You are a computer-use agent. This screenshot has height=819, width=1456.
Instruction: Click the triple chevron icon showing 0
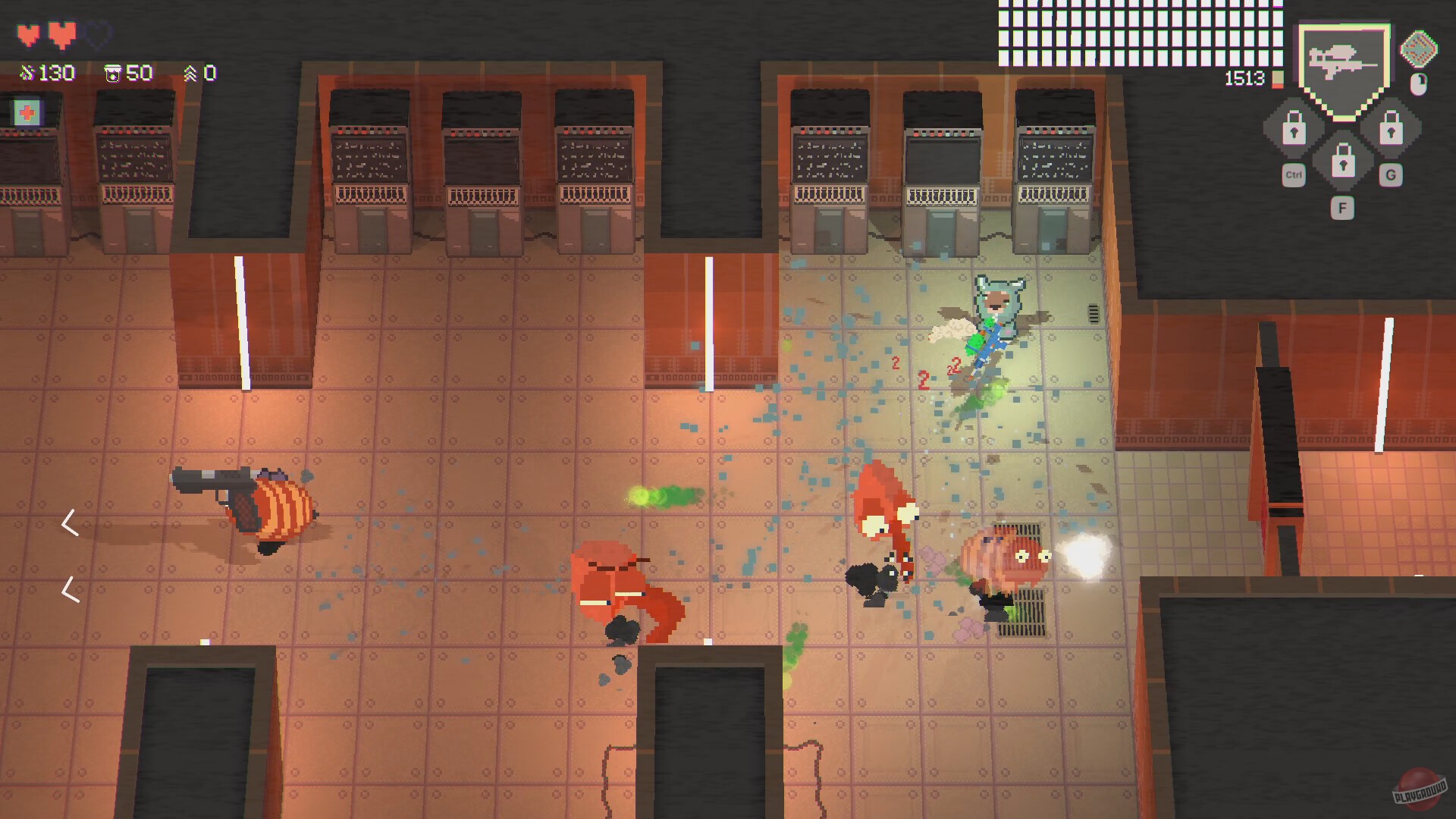pos(192,73)
